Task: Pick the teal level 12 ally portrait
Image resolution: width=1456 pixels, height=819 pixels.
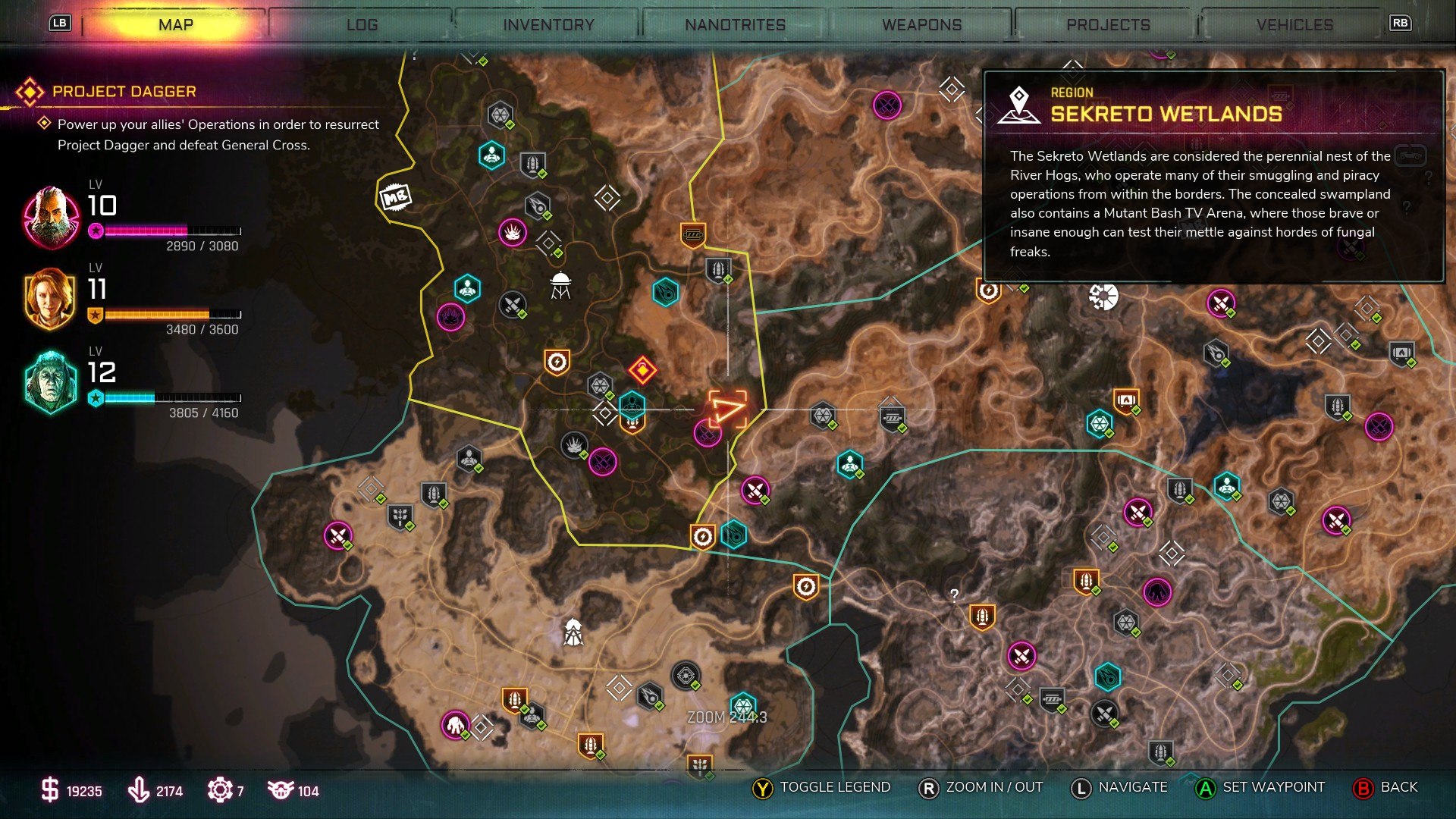Action: [50, 381]
